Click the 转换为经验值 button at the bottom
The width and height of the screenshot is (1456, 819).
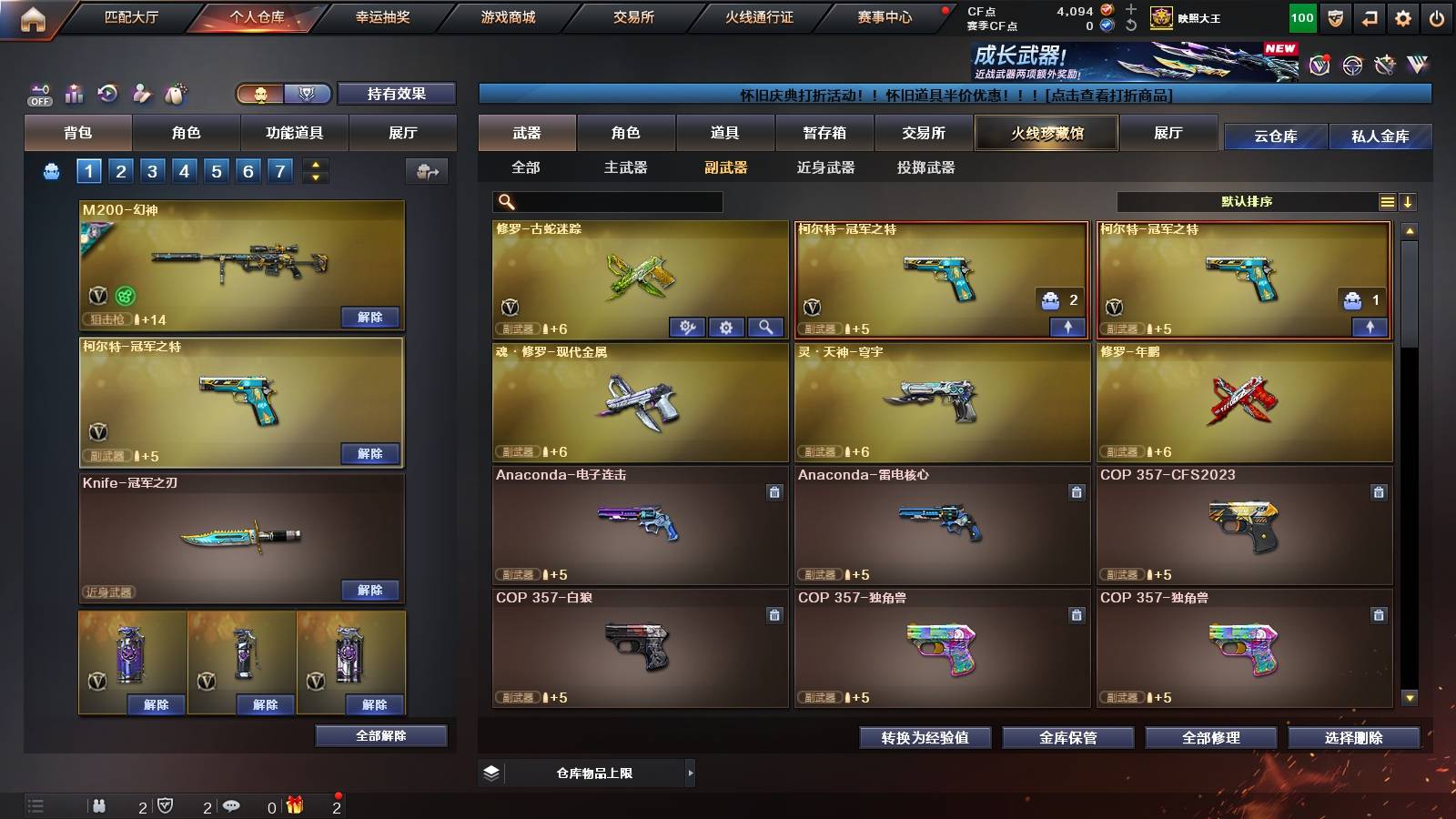(x=926, y=738)
